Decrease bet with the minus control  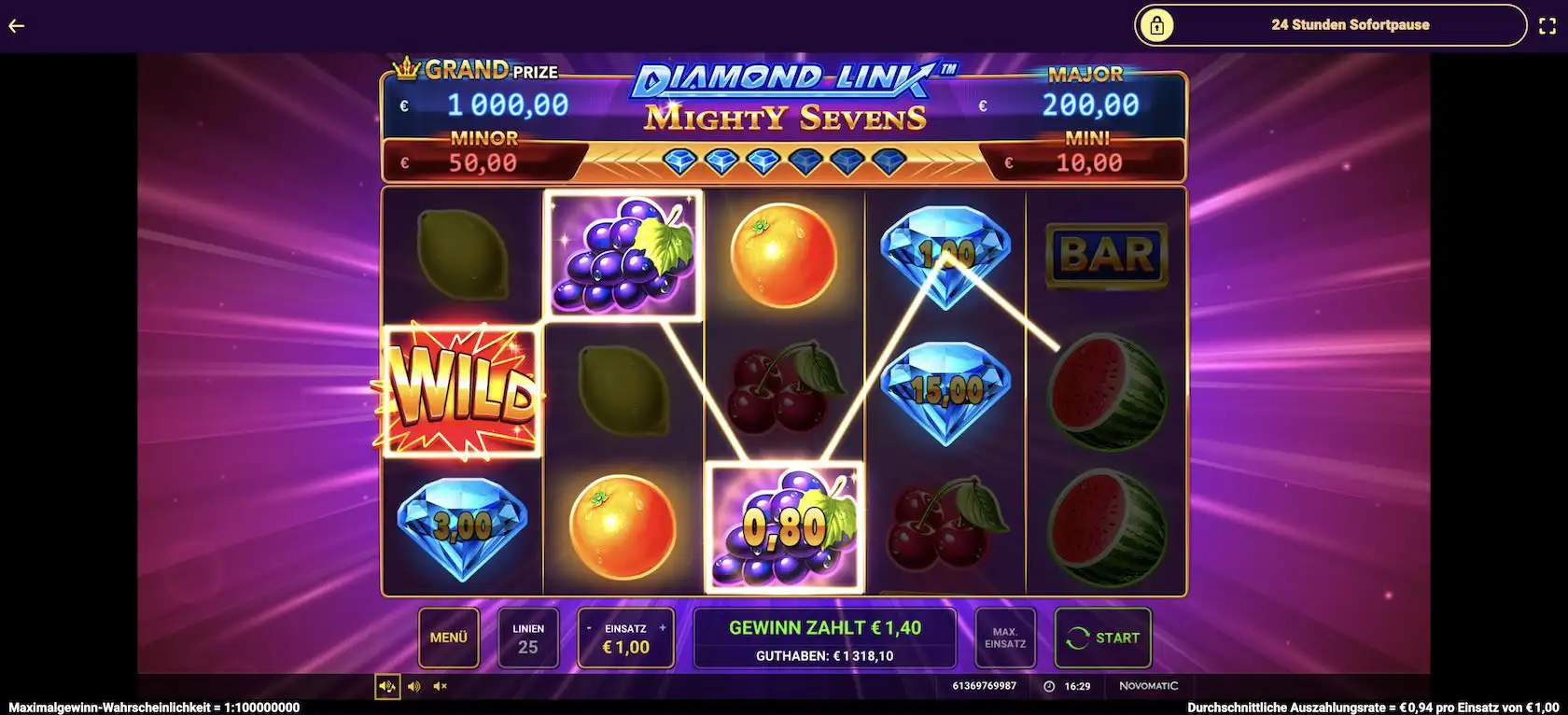(588, 626)
